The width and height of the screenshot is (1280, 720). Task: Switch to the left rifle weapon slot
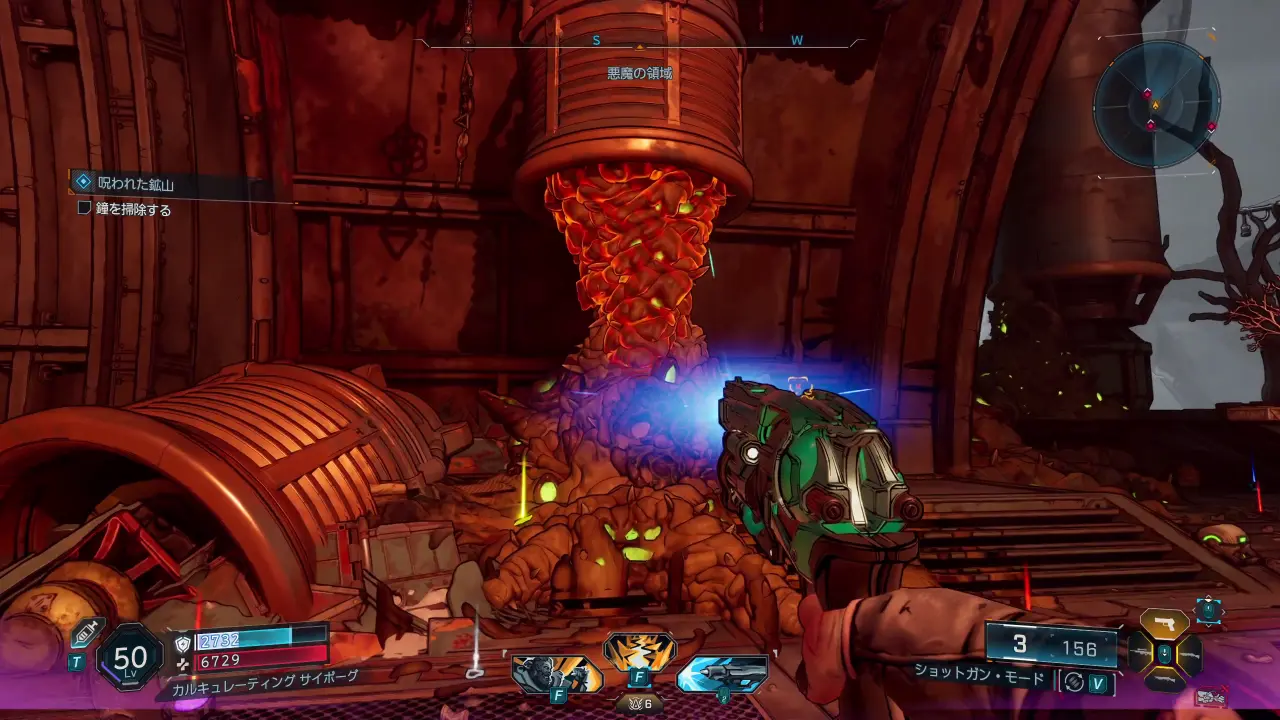coord(1138,653)
